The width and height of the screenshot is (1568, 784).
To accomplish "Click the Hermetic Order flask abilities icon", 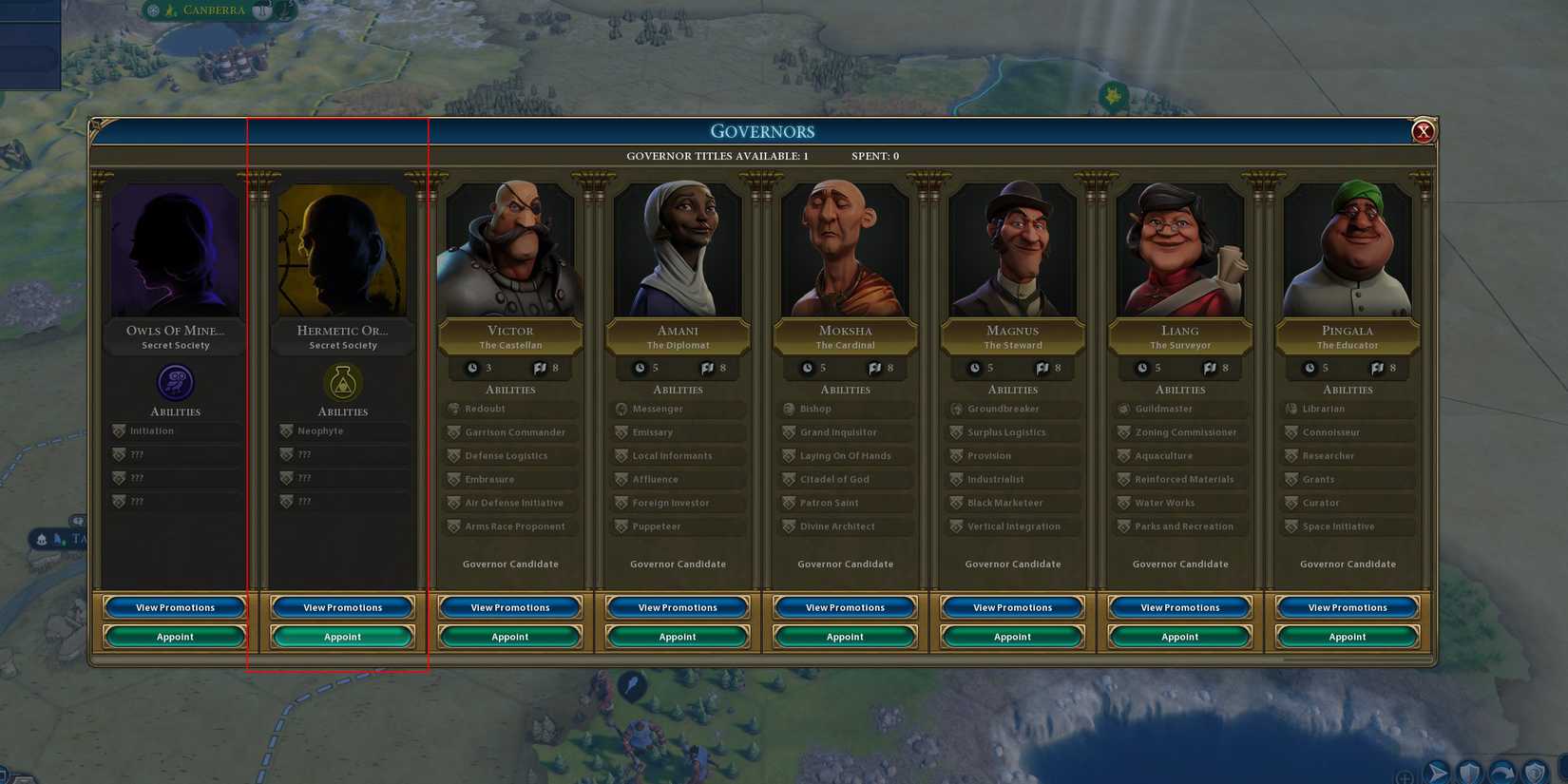I will [x=342, y=384].
